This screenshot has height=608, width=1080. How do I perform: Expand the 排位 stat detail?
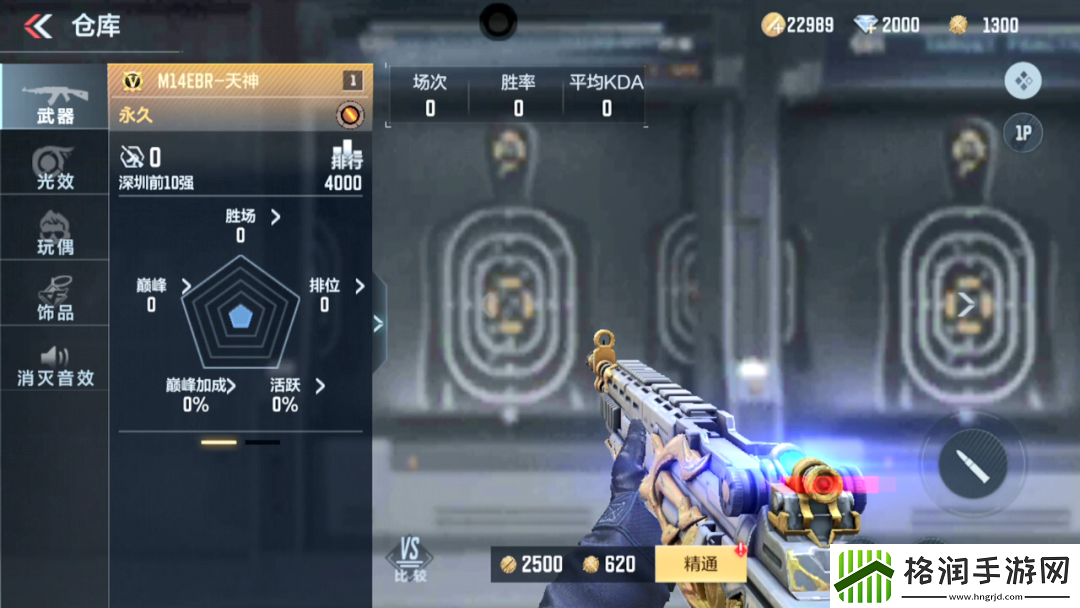click(360, 286)
